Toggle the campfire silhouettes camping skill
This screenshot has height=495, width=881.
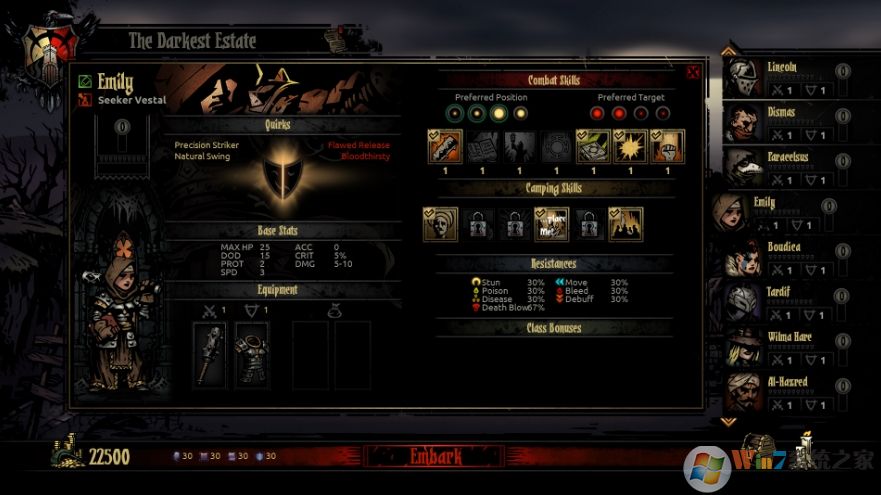(x=626, y=224)
